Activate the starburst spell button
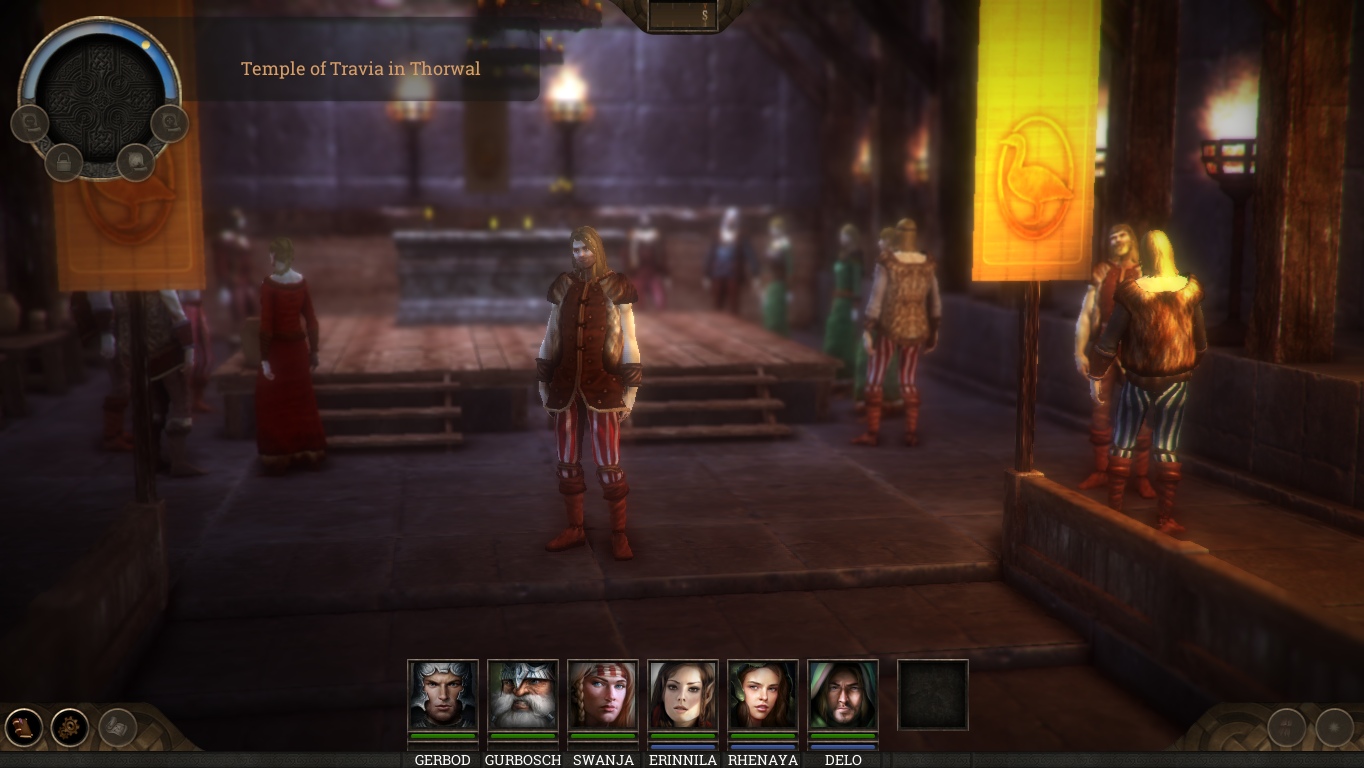This screenshot has height=768, width=1364. [x=1334, y=727]
